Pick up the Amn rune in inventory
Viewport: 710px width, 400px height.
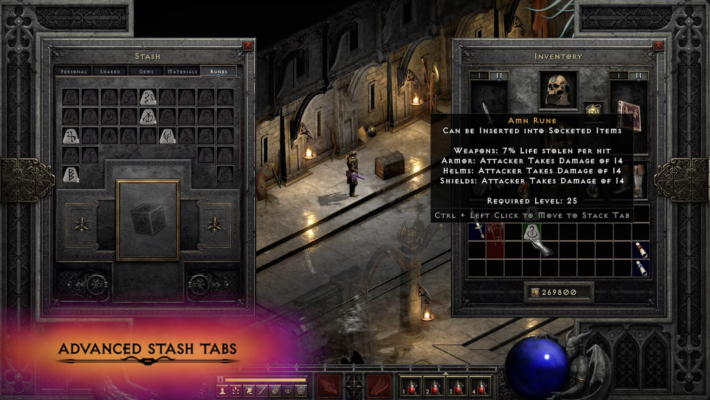[x=532, y=232]
